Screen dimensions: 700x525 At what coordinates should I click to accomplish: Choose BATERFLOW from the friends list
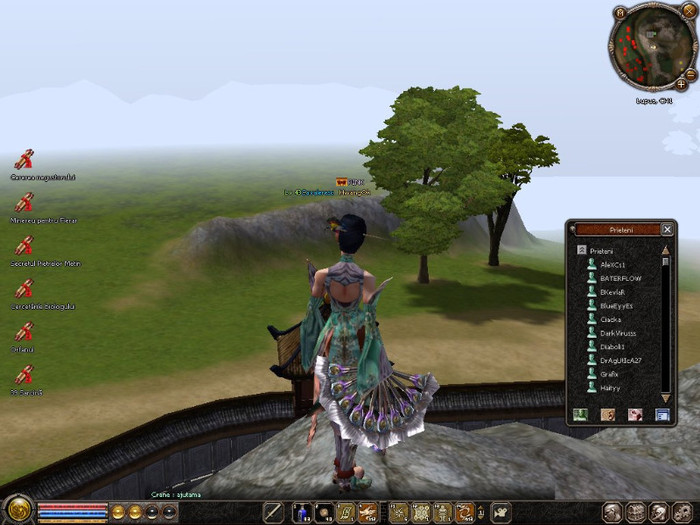(620, 278)
